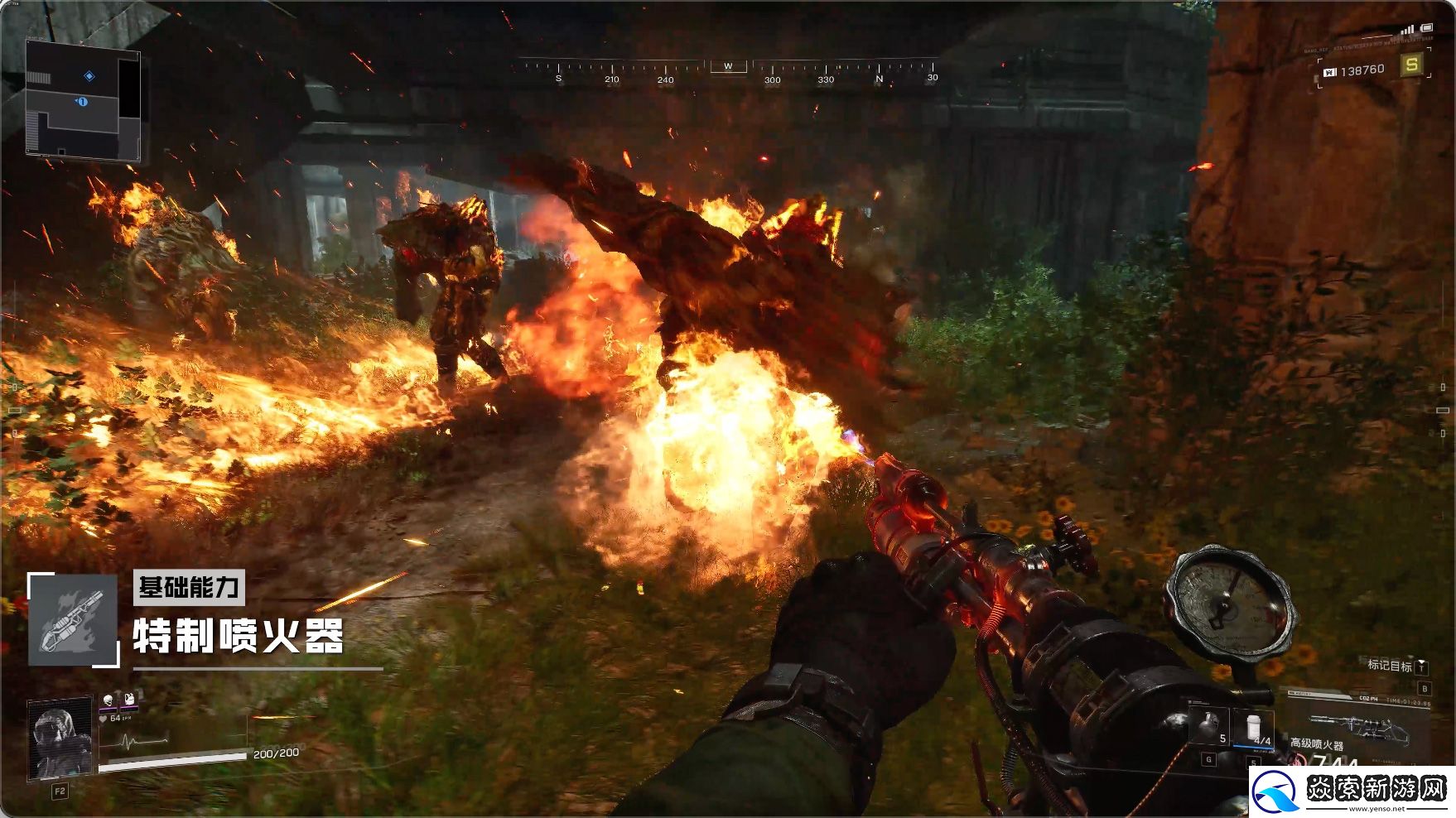Open the minimap in the corner

[83, 99]
